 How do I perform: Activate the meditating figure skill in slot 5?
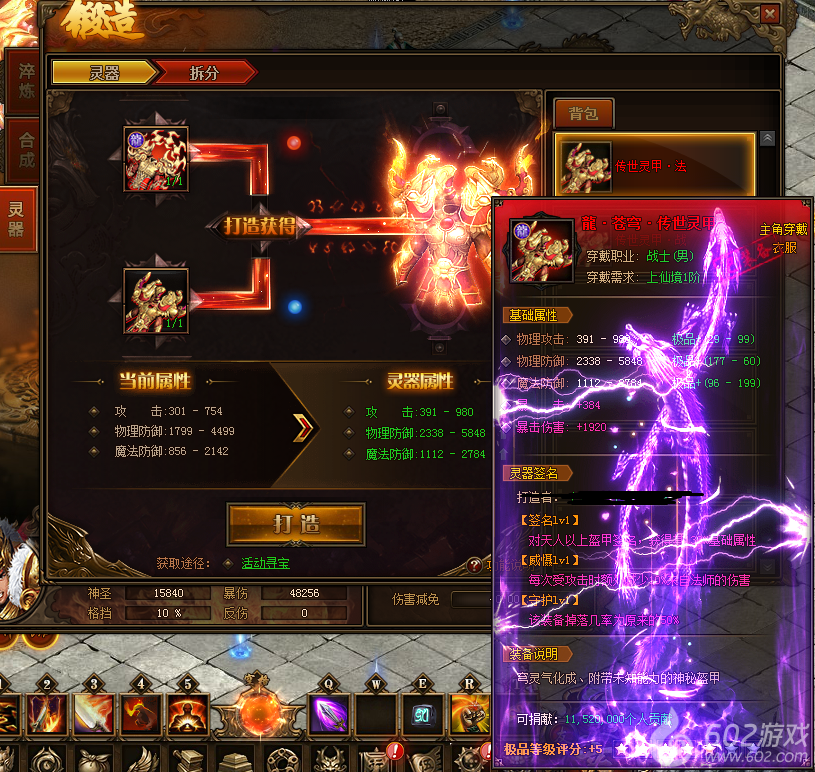tap(187, 715)
